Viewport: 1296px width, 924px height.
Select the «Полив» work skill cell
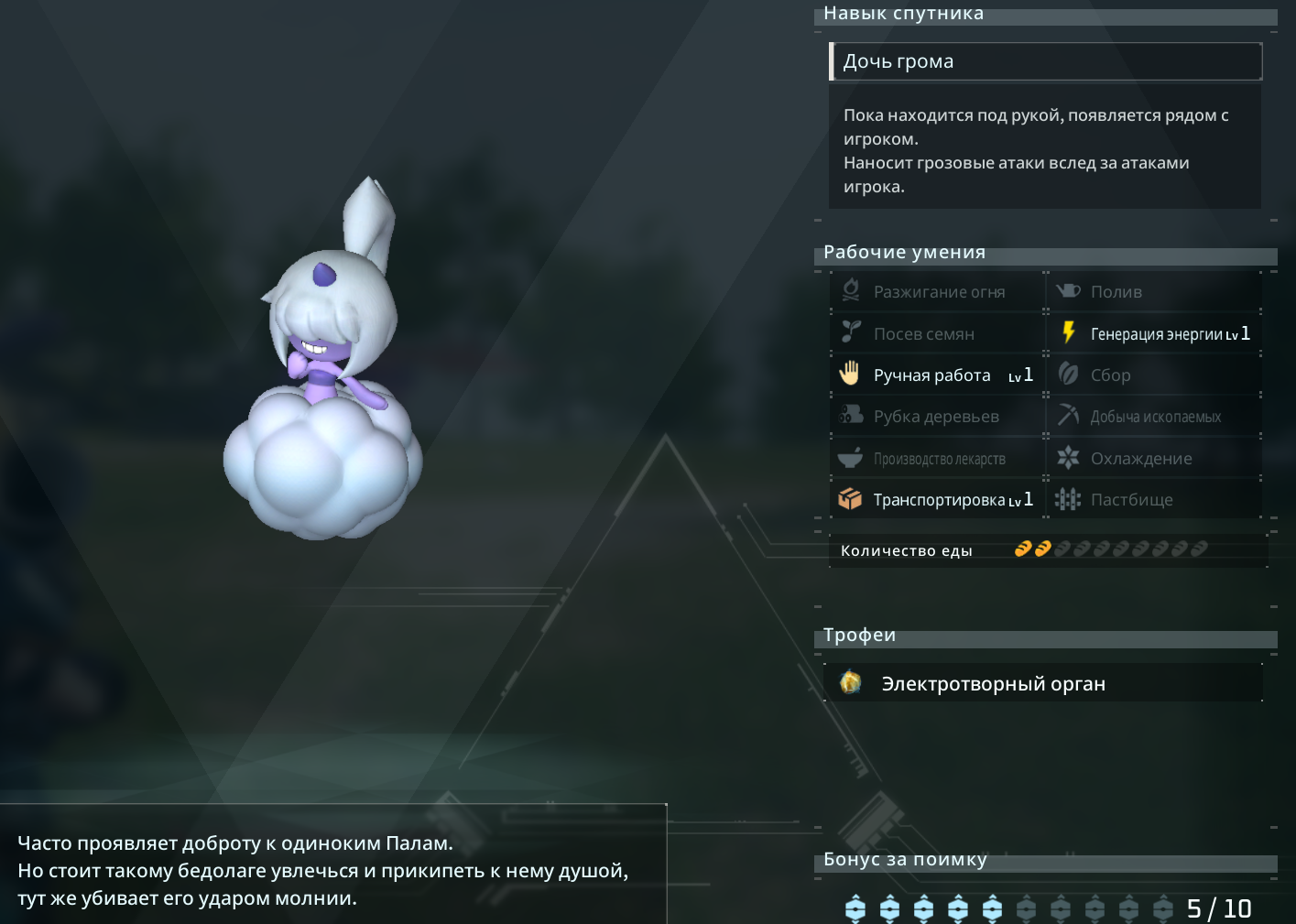tap(1154, 292)
